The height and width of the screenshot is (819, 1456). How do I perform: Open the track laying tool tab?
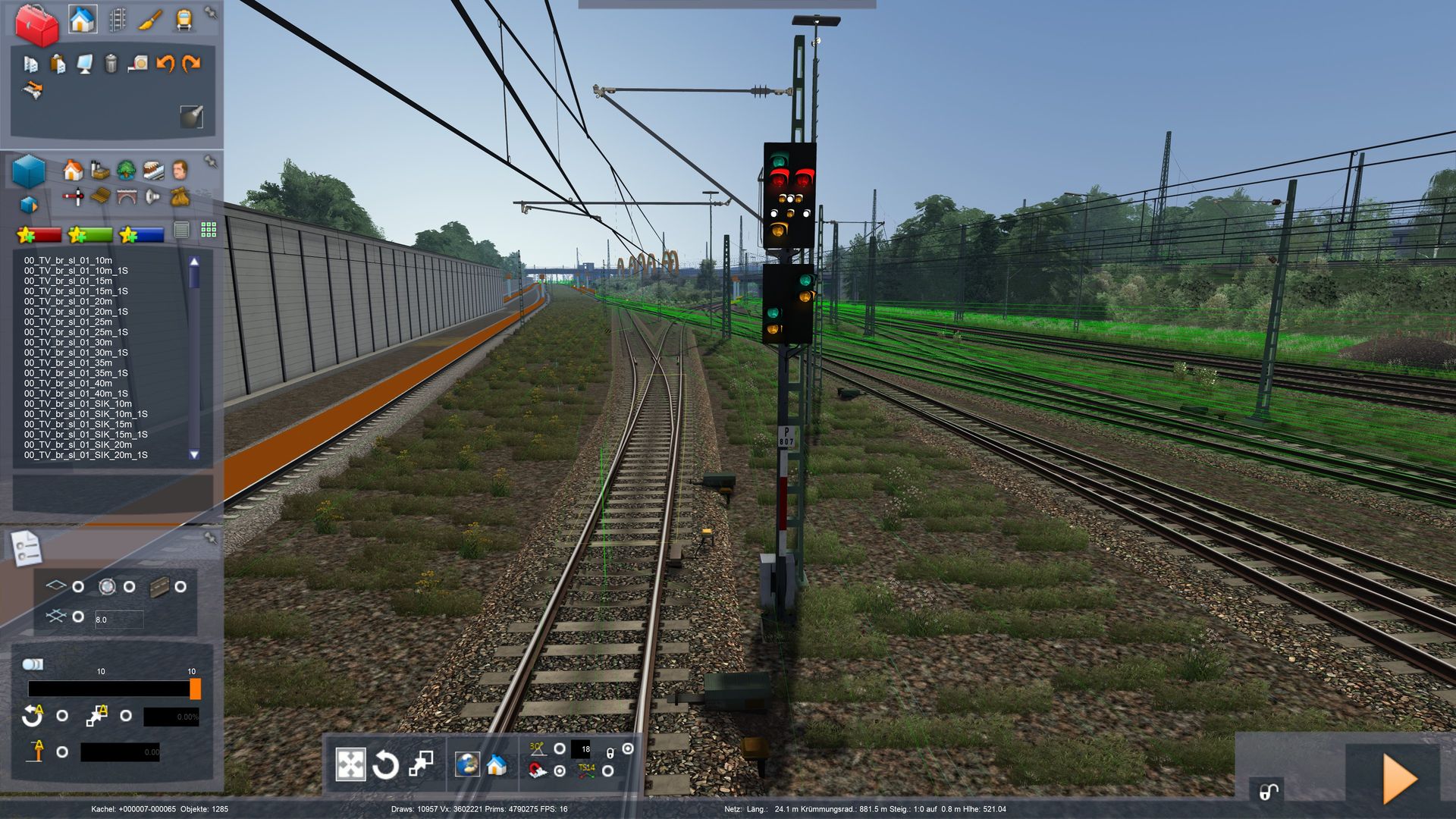117,20
